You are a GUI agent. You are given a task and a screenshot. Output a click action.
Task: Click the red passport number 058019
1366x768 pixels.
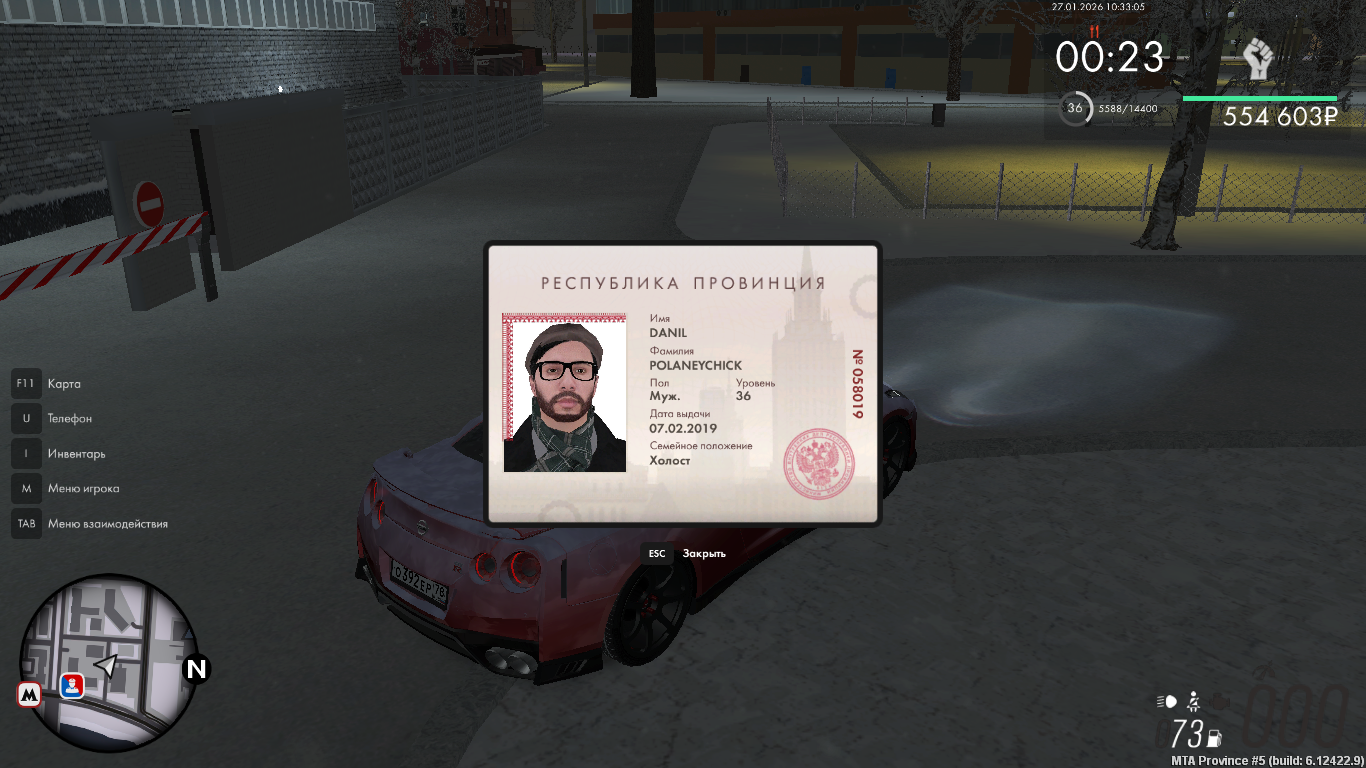pyautogui.click(x=857, y=384)
